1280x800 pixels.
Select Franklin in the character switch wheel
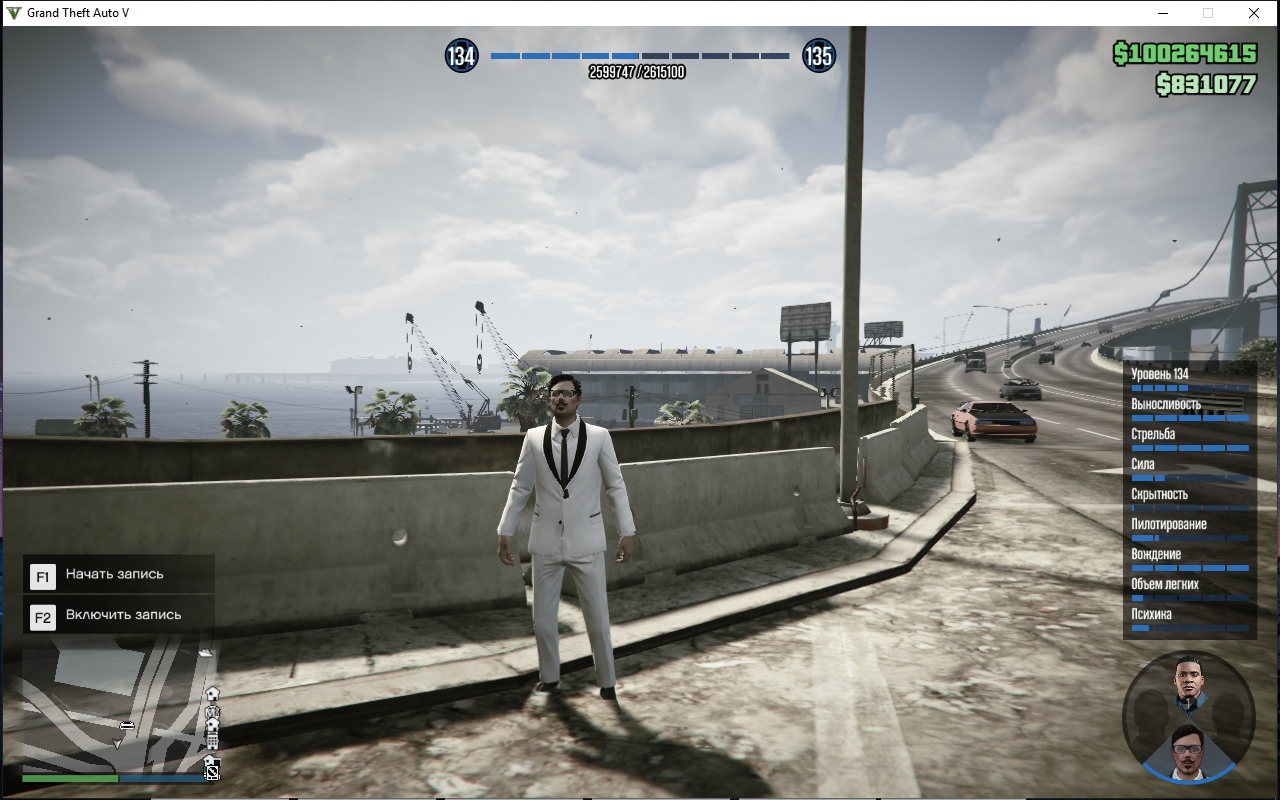(1188, 682)
